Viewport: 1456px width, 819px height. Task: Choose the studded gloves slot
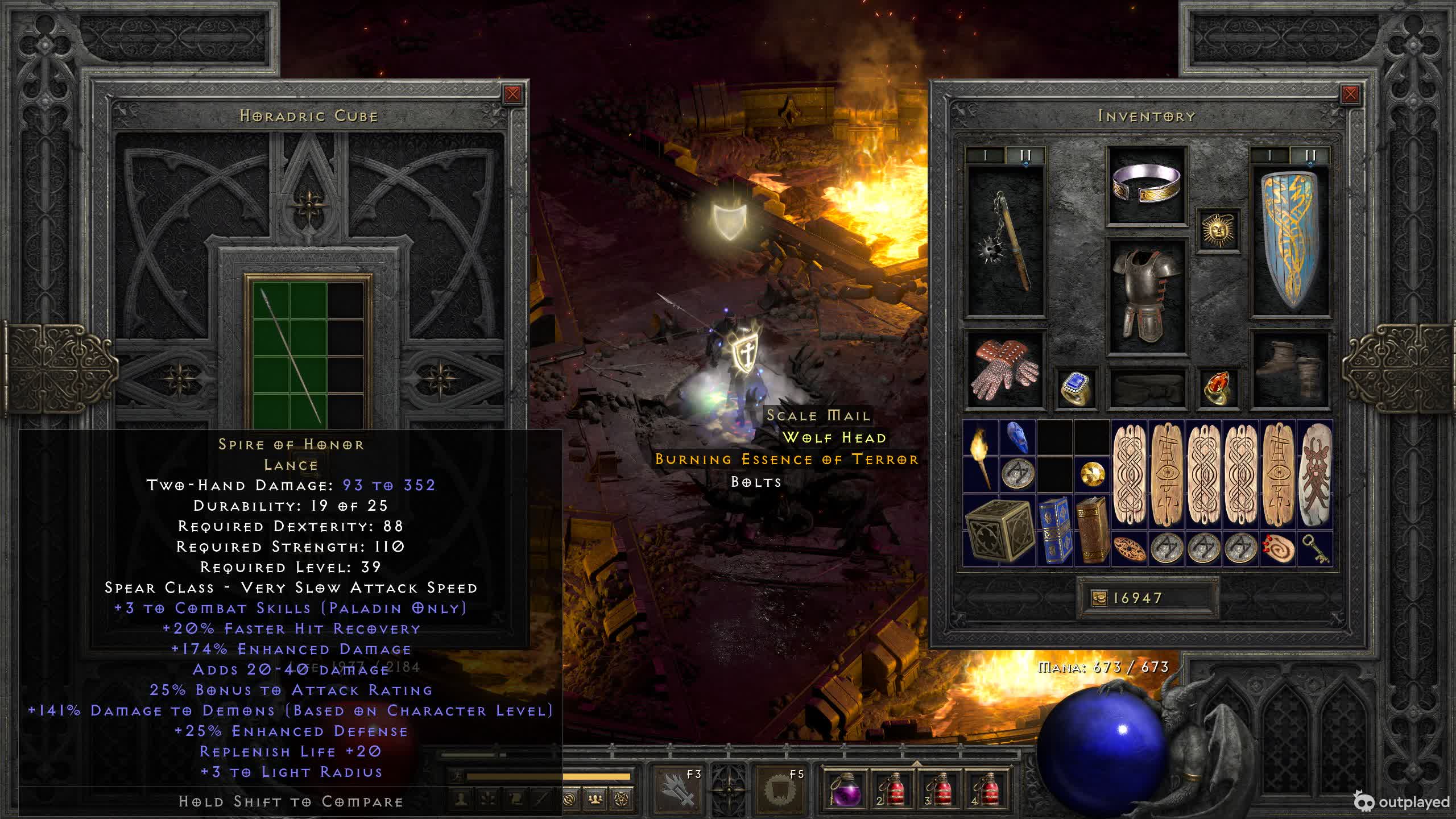[x=1006, y=370]
